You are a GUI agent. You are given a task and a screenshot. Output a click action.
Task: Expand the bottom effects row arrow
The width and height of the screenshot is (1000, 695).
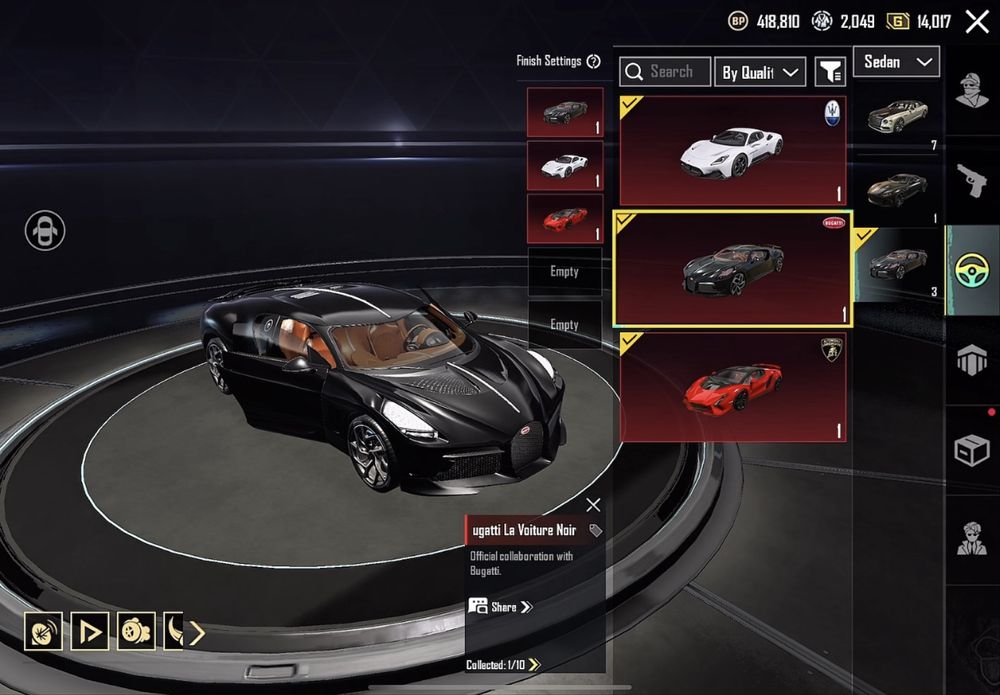pyautogui.click(x=197, y=632)
